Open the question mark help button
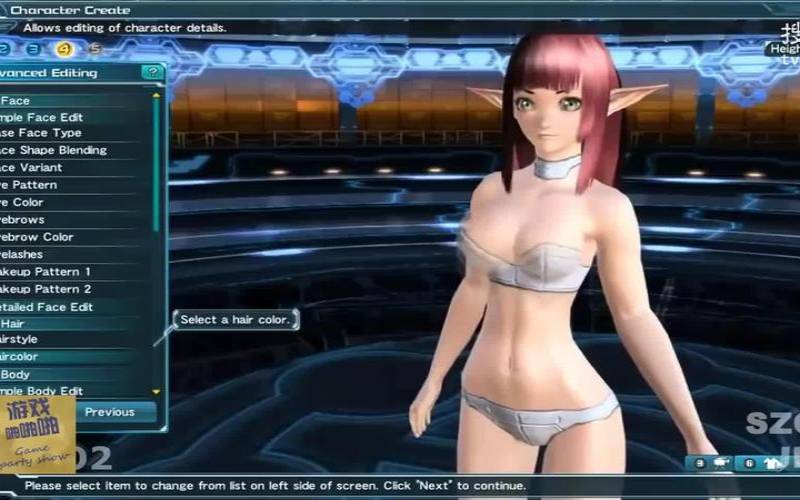800x500 pixels. [x=152, y=72]
